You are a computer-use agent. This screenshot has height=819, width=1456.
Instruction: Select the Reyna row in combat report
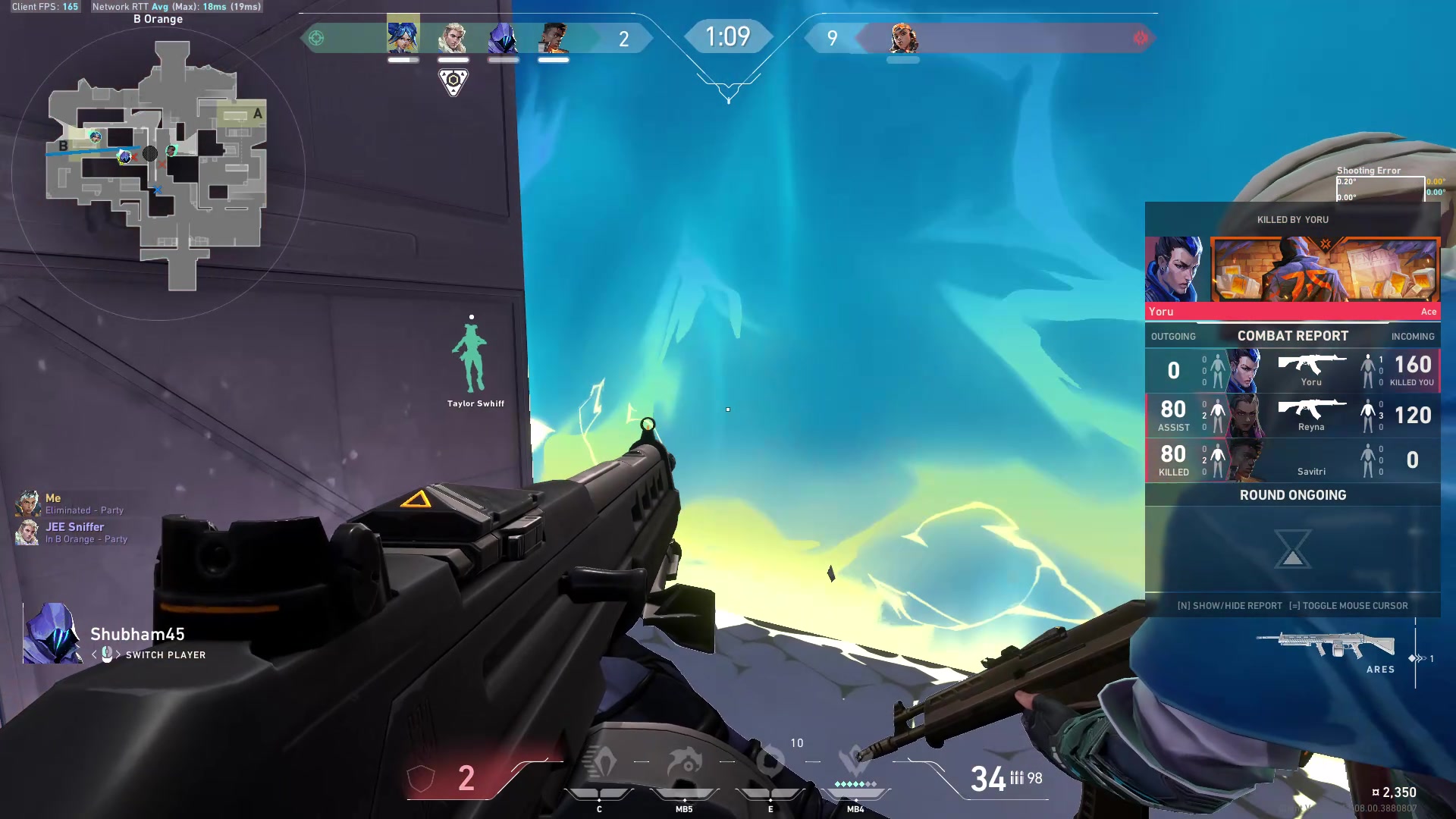coord(1292,416)
